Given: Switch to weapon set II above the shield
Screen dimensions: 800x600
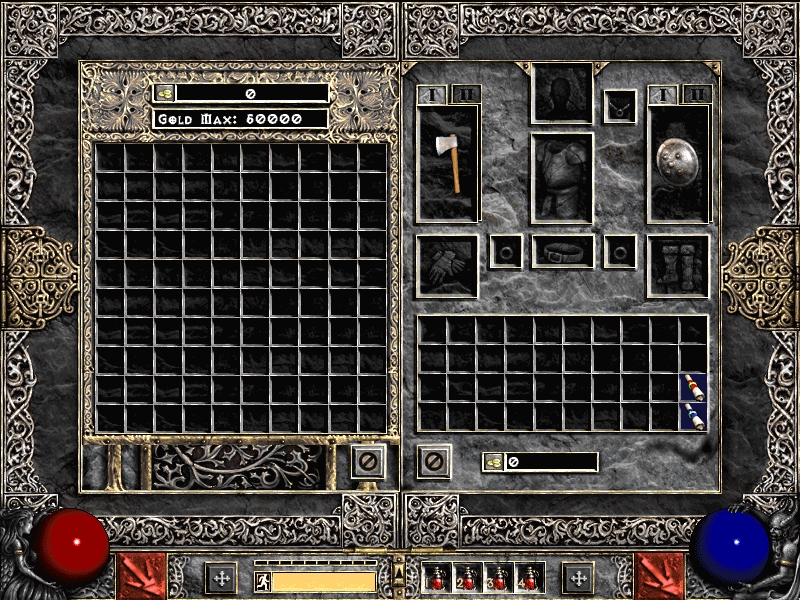Looking at the screenshot, I should coord(697,95).
